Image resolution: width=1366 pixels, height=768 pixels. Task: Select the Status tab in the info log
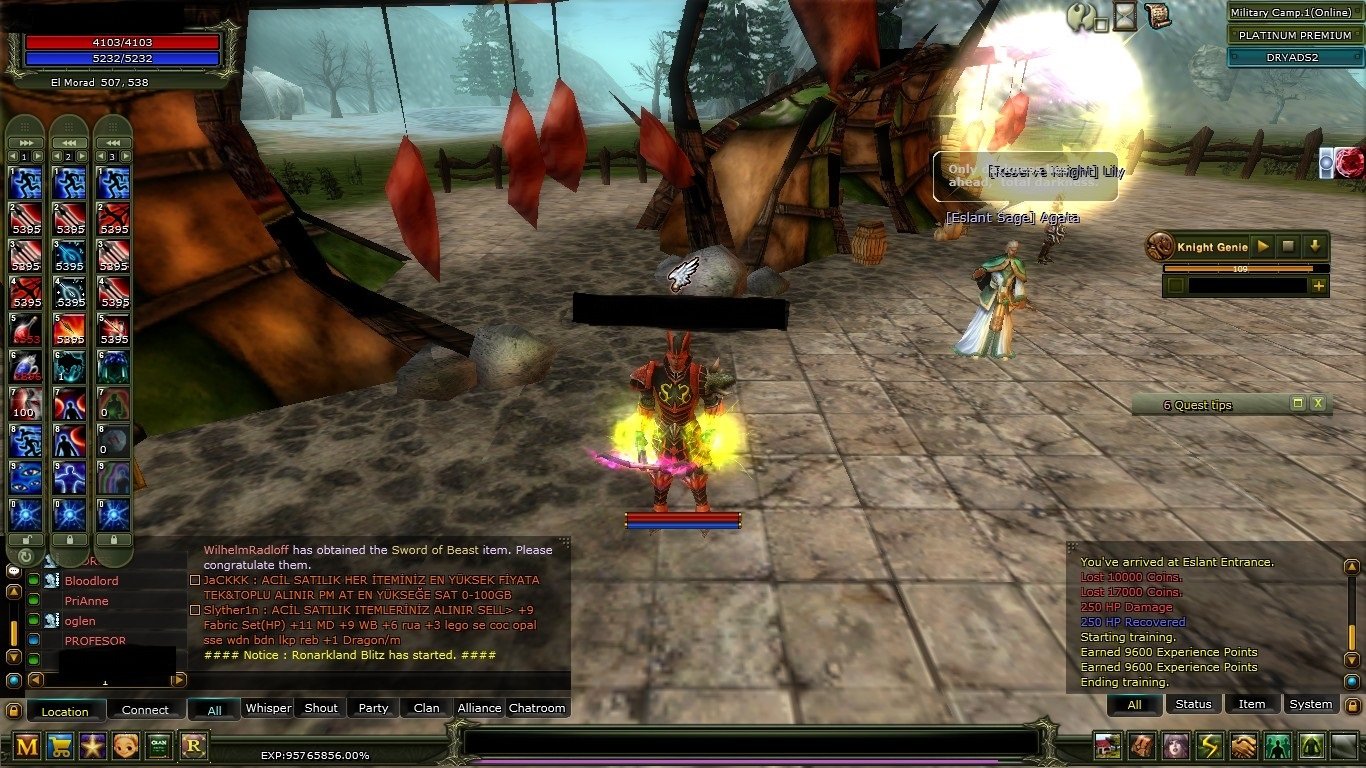pos(1193,704)
